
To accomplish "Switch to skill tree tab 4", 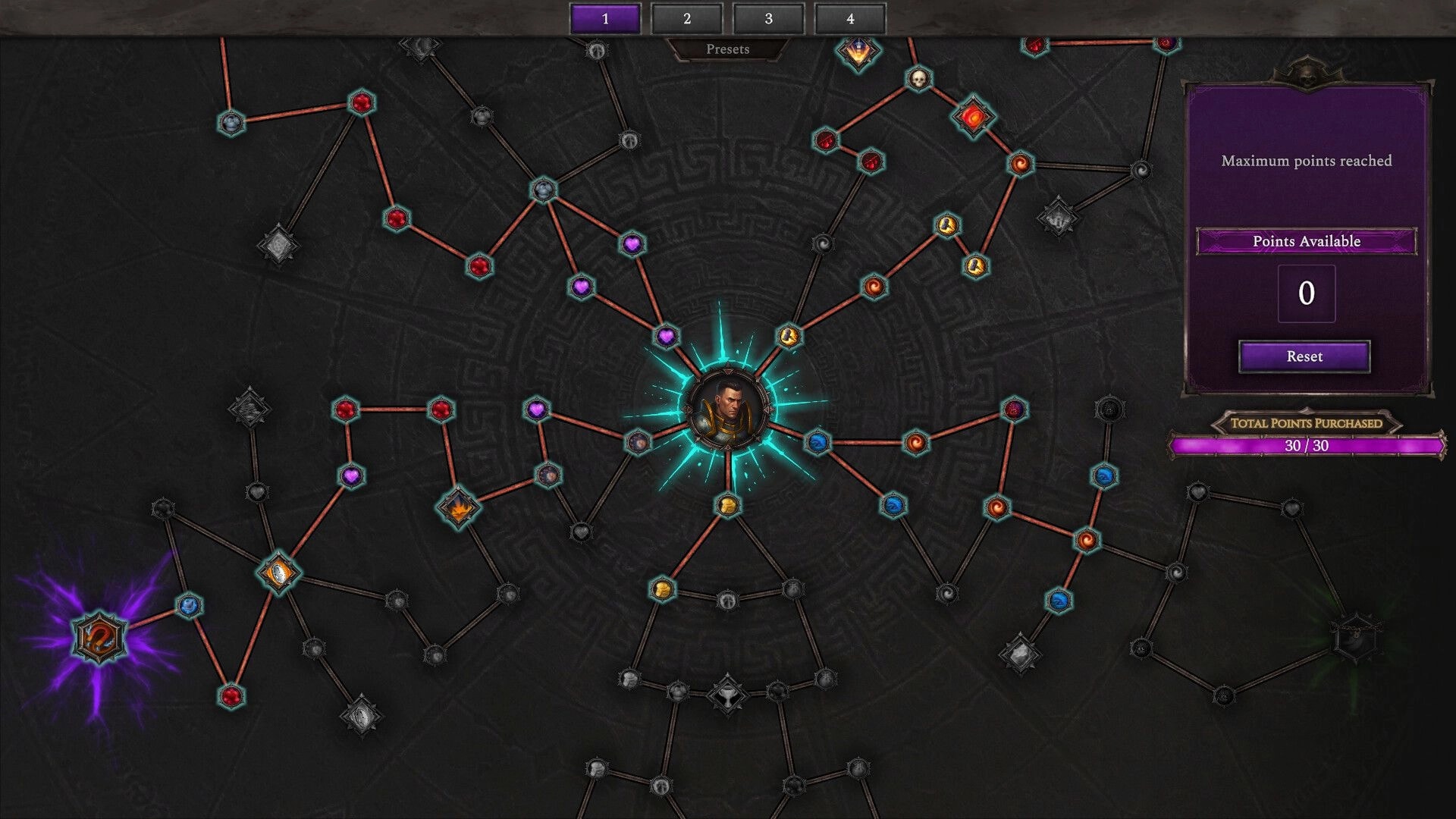I will (850, 19).
